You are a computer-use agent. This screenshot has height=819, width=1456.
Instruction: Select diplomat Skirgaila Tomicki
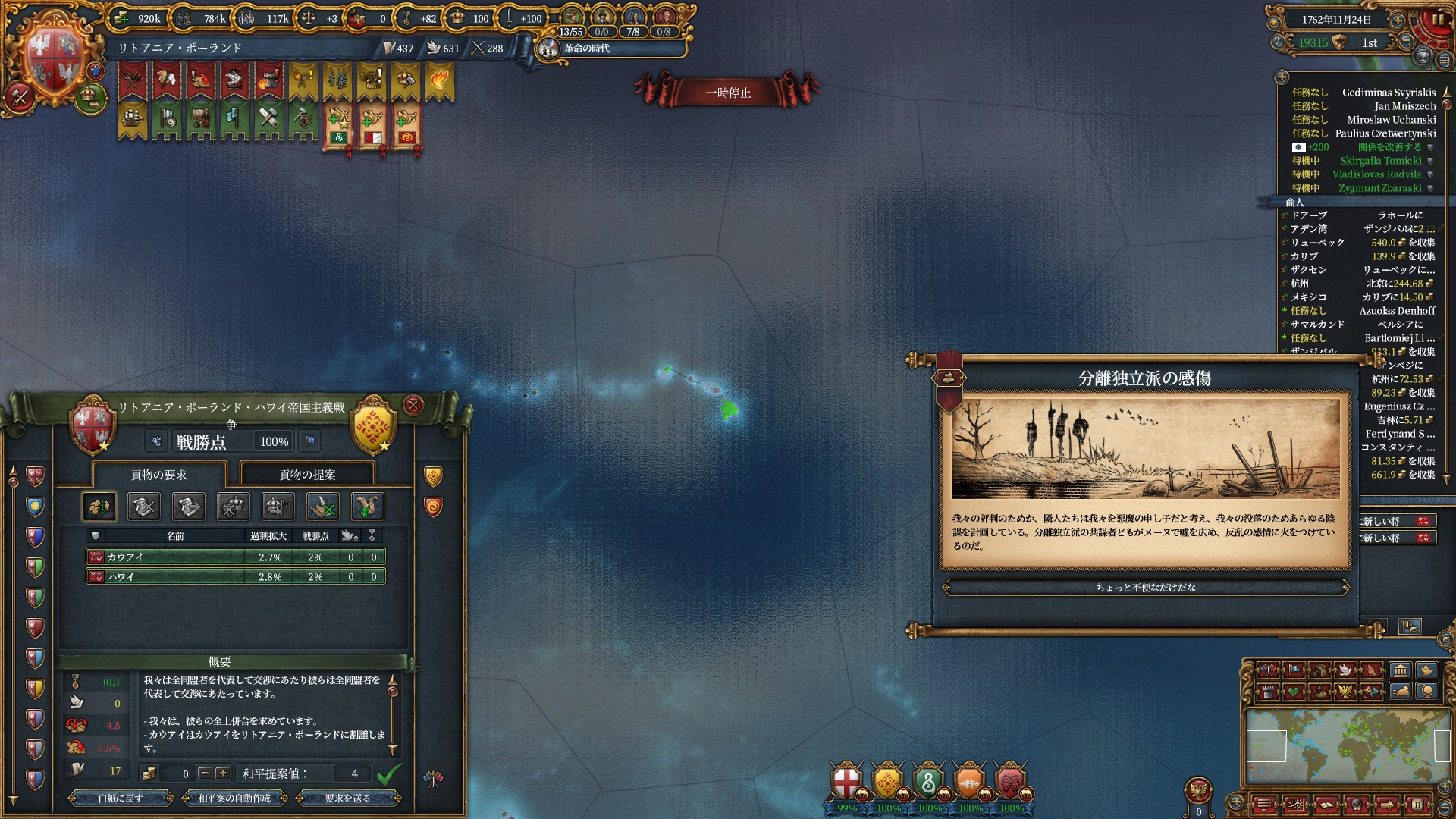click(x=1380, y=161)
